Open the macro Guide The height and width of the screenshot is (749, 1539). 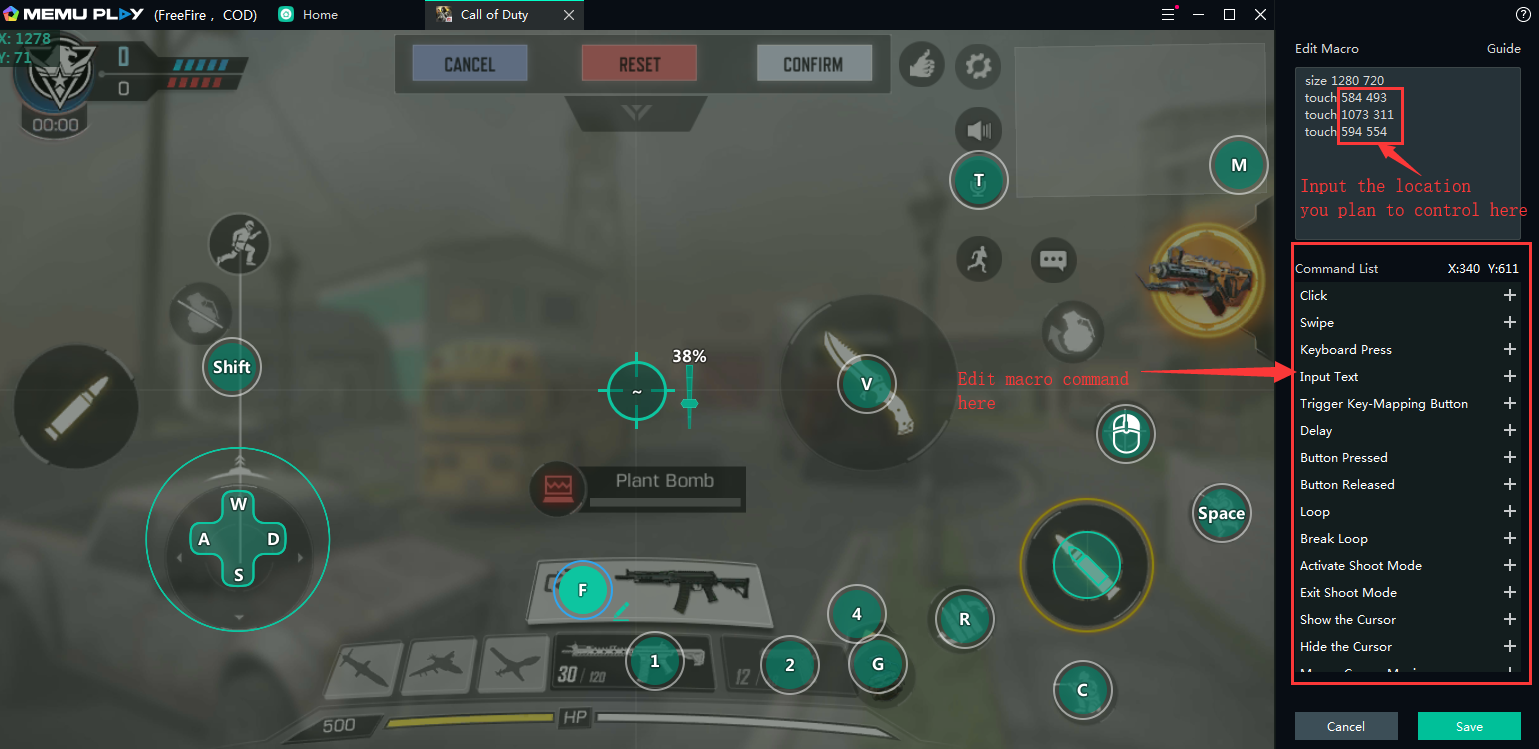coord(1503,48)
